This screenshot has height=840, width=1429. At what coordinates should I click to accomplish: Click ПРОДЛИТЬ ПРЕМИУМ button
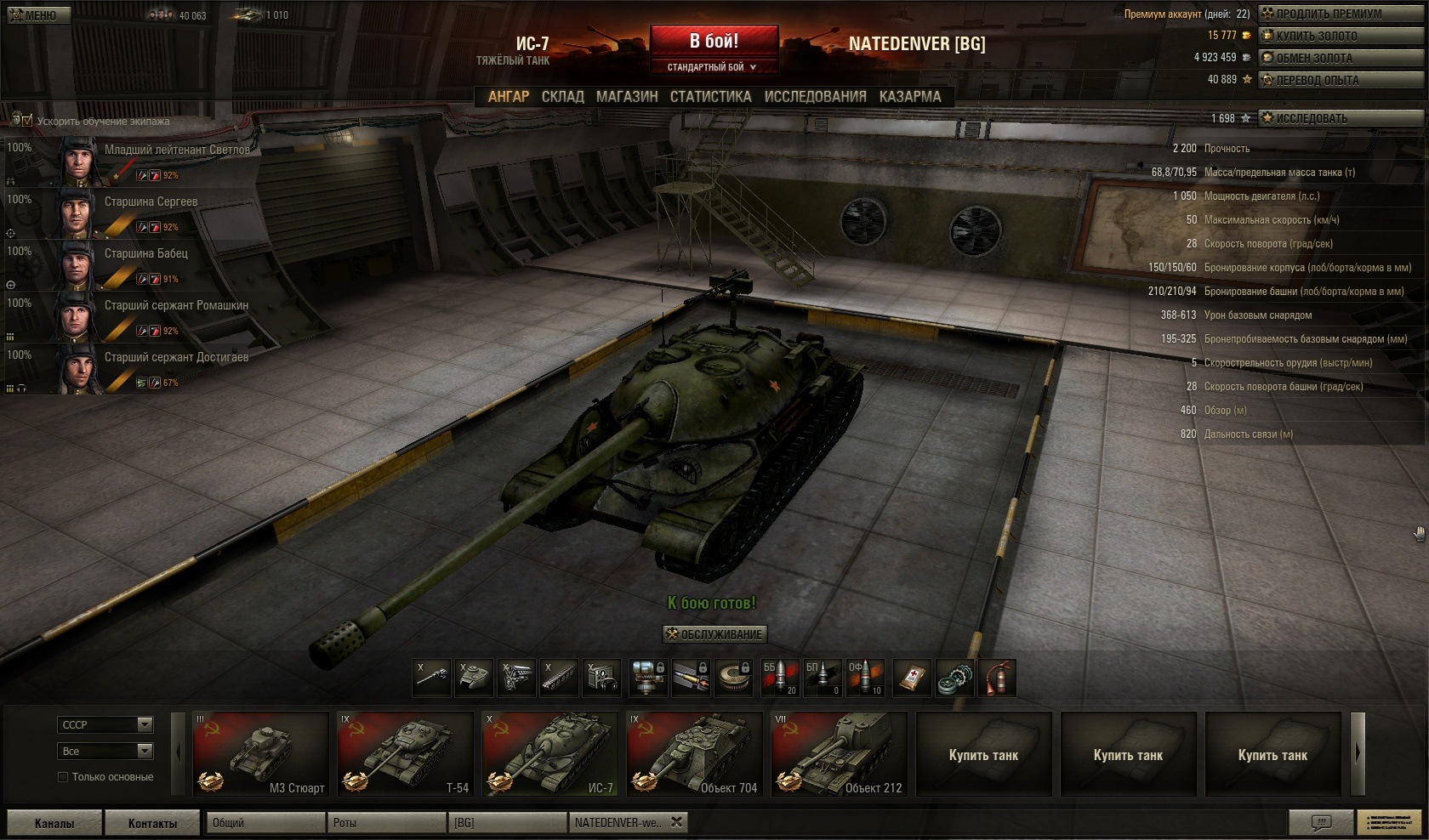coord(1328,14)
